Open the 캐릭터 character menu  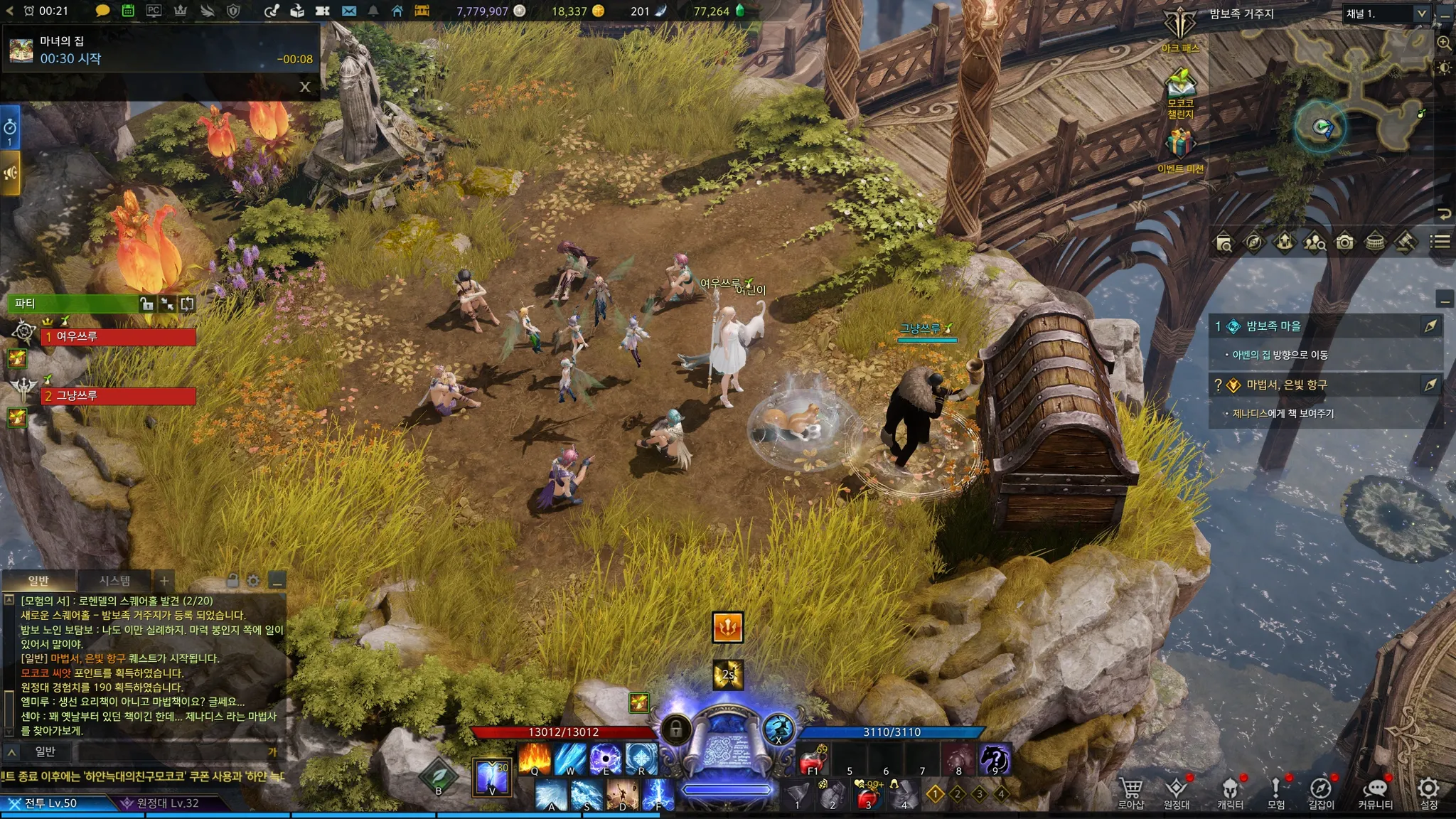1230,790
